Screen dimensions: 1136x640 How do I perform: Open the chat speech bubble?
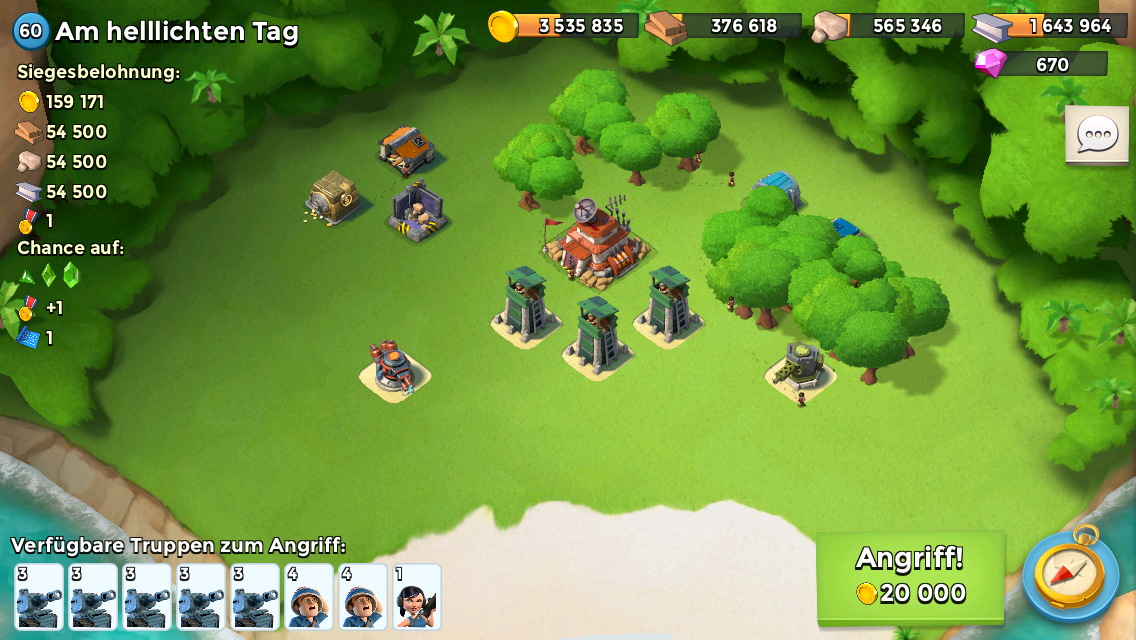pos(1096,135)
